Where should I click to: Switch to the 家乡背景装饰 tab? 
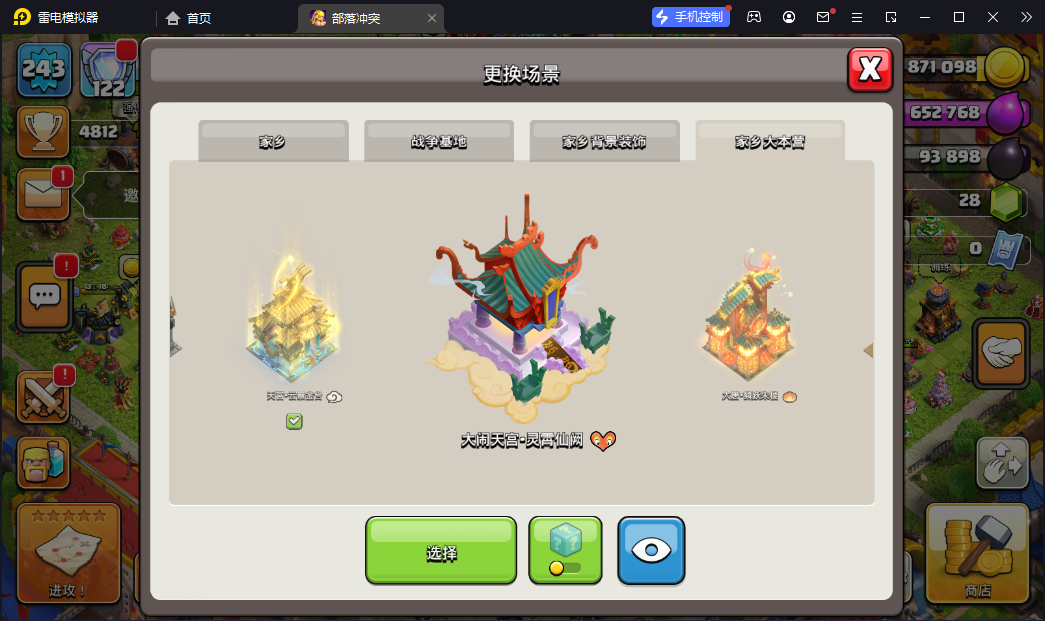pyautogui.click(x=604, y=141)
